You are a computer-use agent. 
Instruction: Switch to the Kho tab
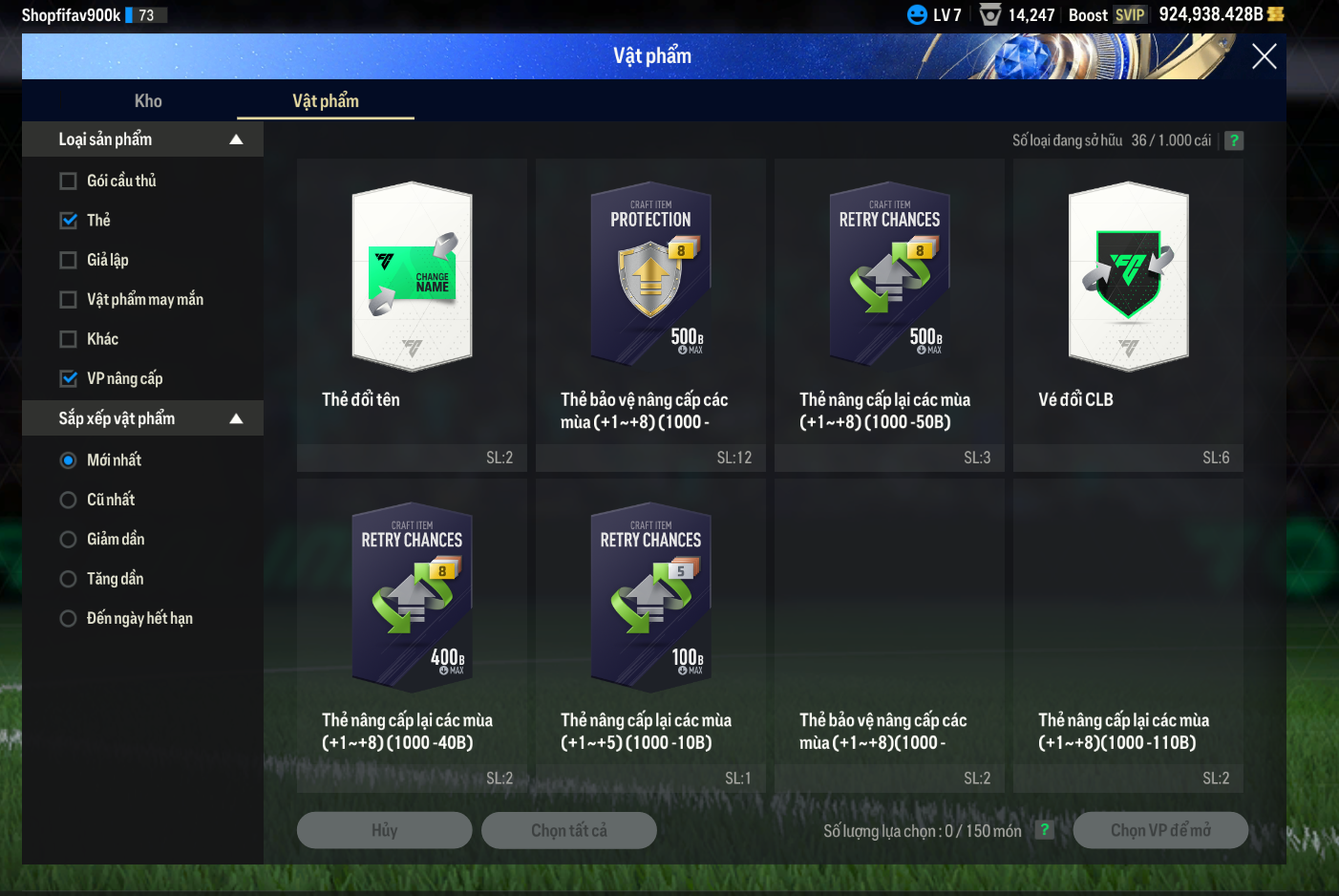pos(148,101)
